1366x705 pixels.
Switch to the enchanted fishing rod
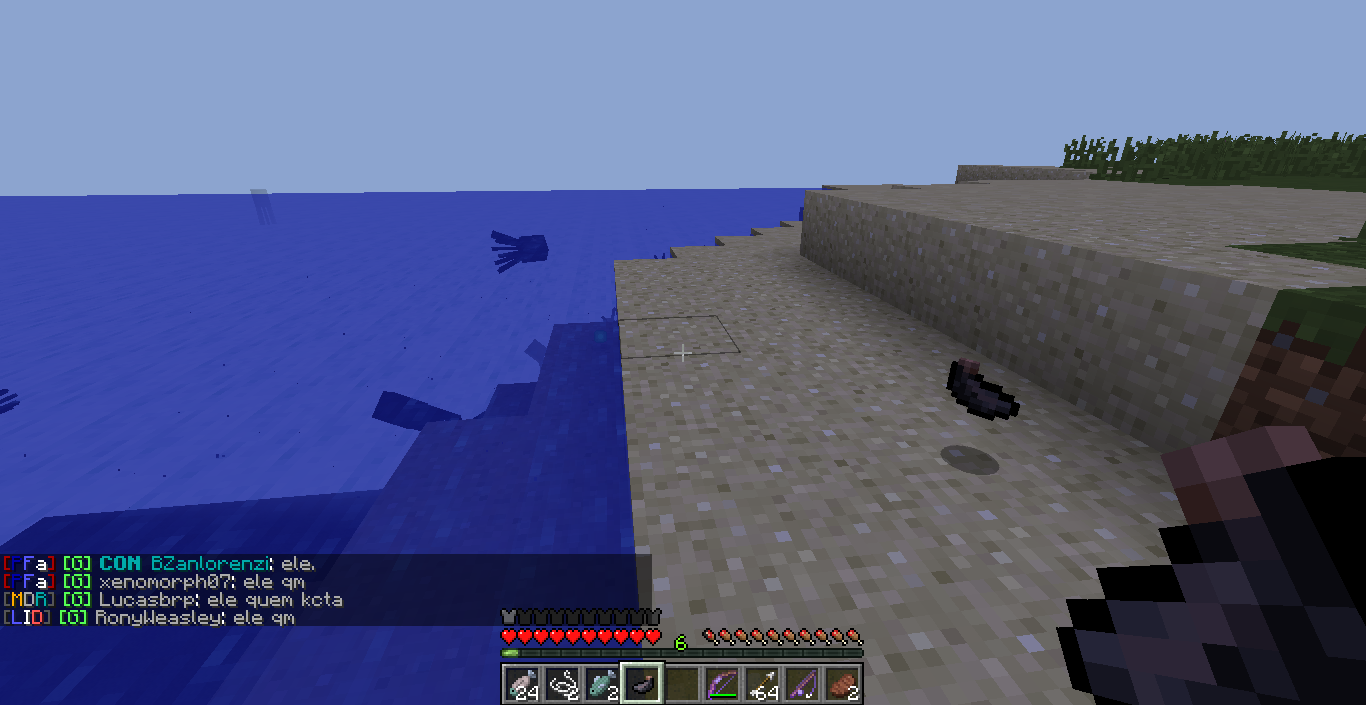click(802, 685)
